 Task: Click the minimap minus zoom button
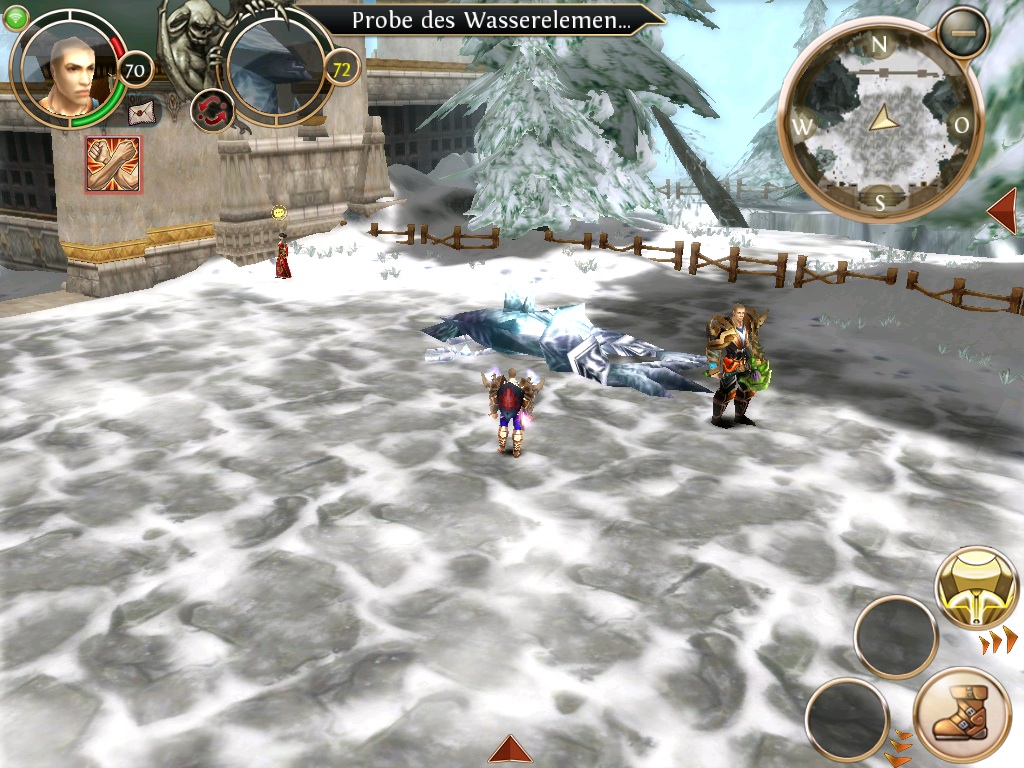(963, 32)
